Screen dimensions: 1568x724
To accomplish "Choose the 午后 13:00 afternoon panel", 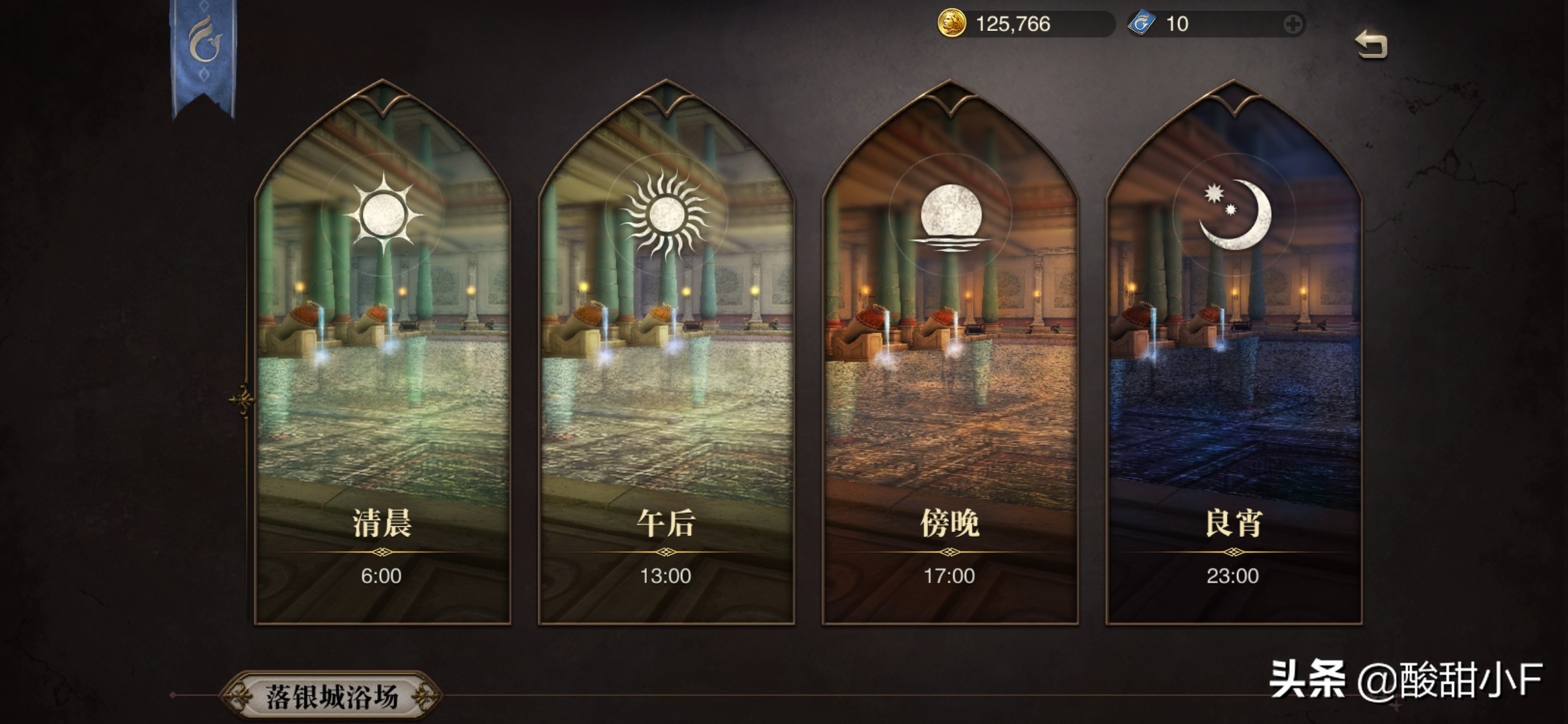I will pyautogui.click(x=666, y=355).
